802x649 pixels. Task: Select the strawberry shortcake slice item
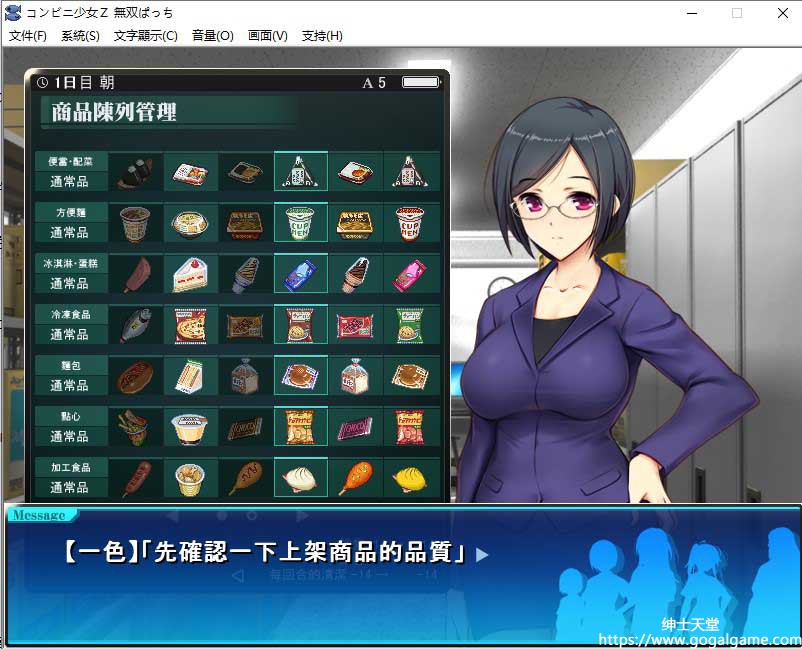[x=190, y=274]
